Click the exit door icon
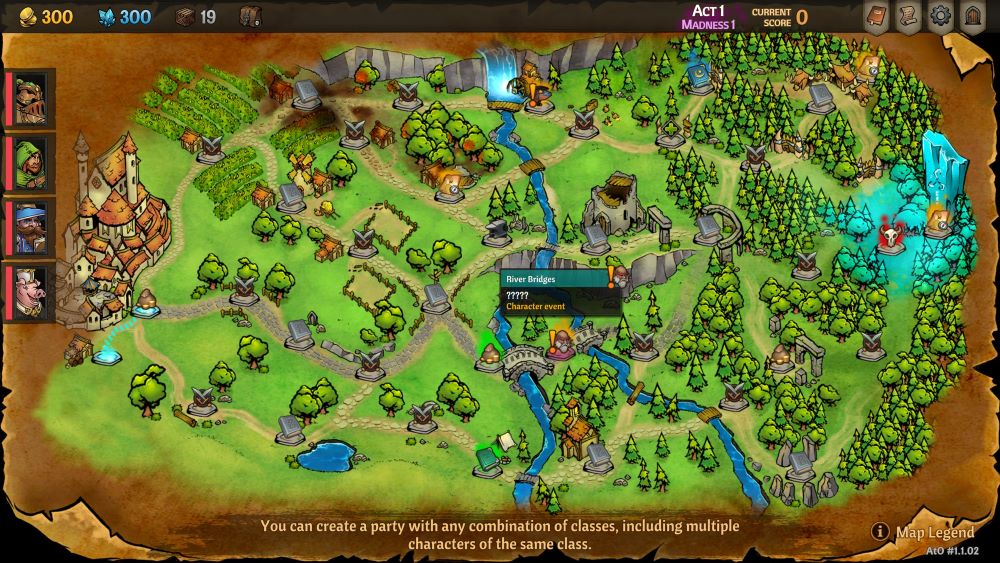Screen dimensions: 1000x563 (971, 16)
